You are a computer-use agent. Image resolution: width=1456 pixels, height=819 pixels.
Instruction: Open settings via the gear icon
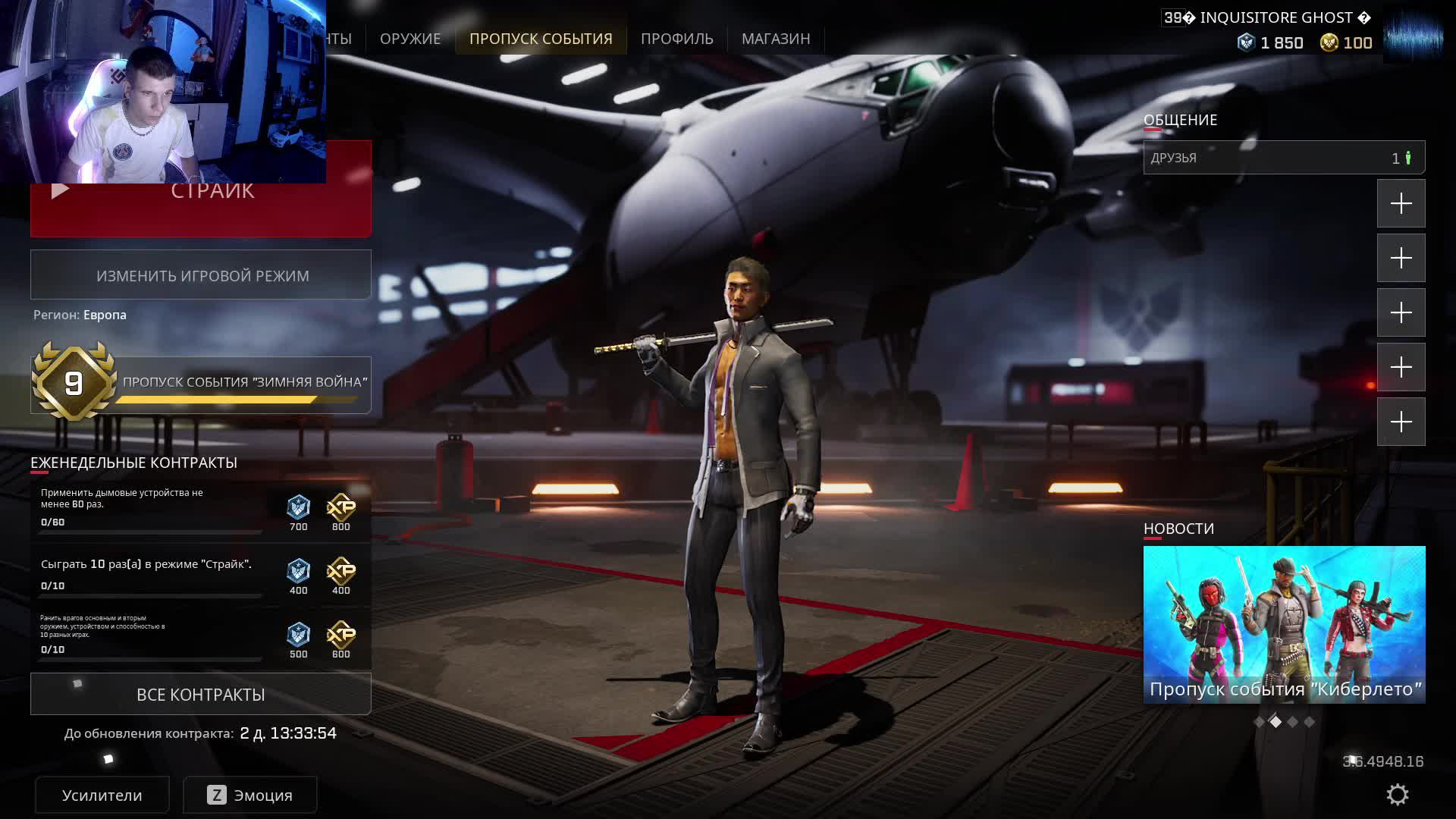[1397, 795]
